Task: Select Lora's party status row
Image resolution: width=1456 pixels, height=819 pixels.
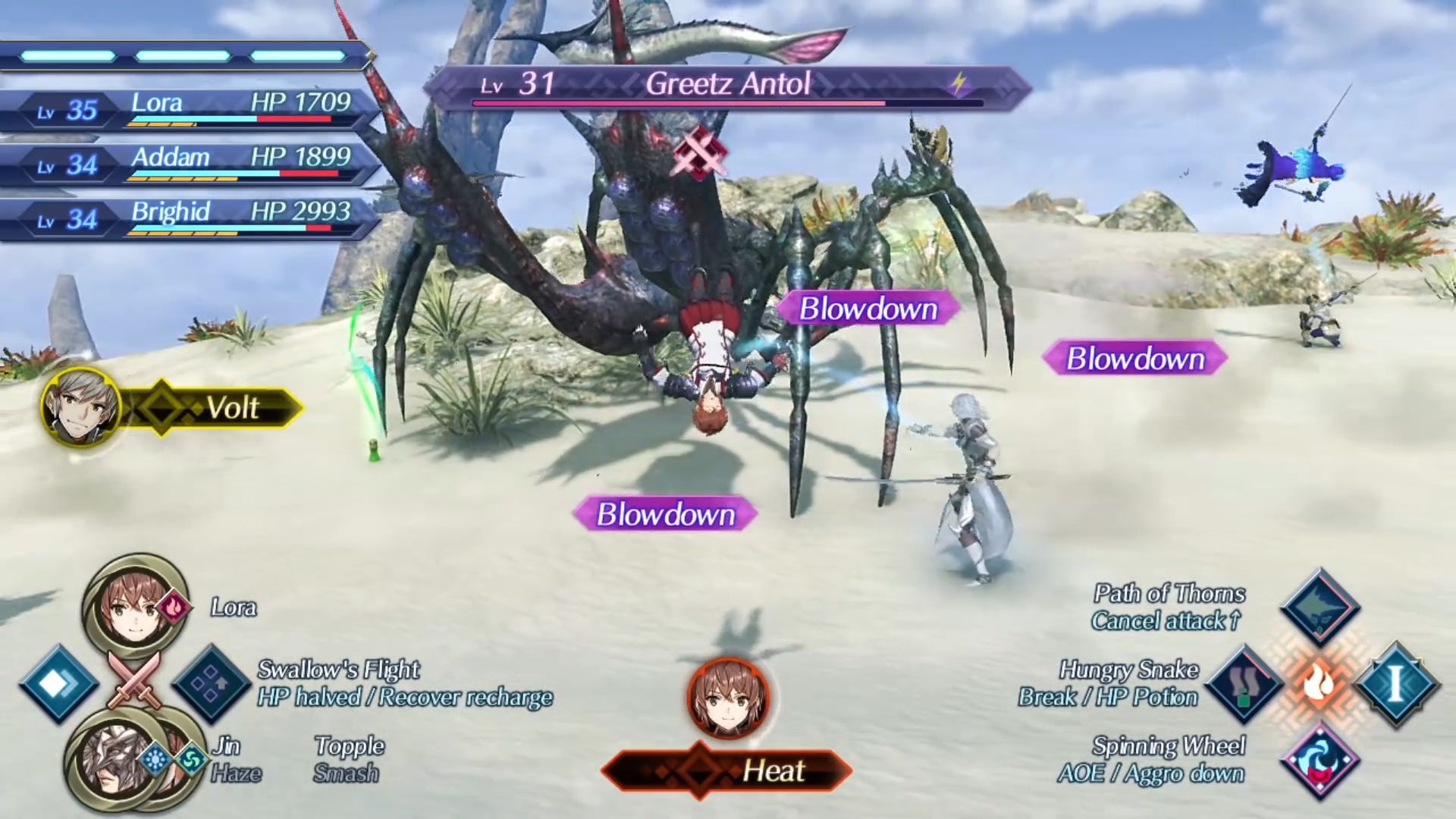Action: click(x=190, y=108)
